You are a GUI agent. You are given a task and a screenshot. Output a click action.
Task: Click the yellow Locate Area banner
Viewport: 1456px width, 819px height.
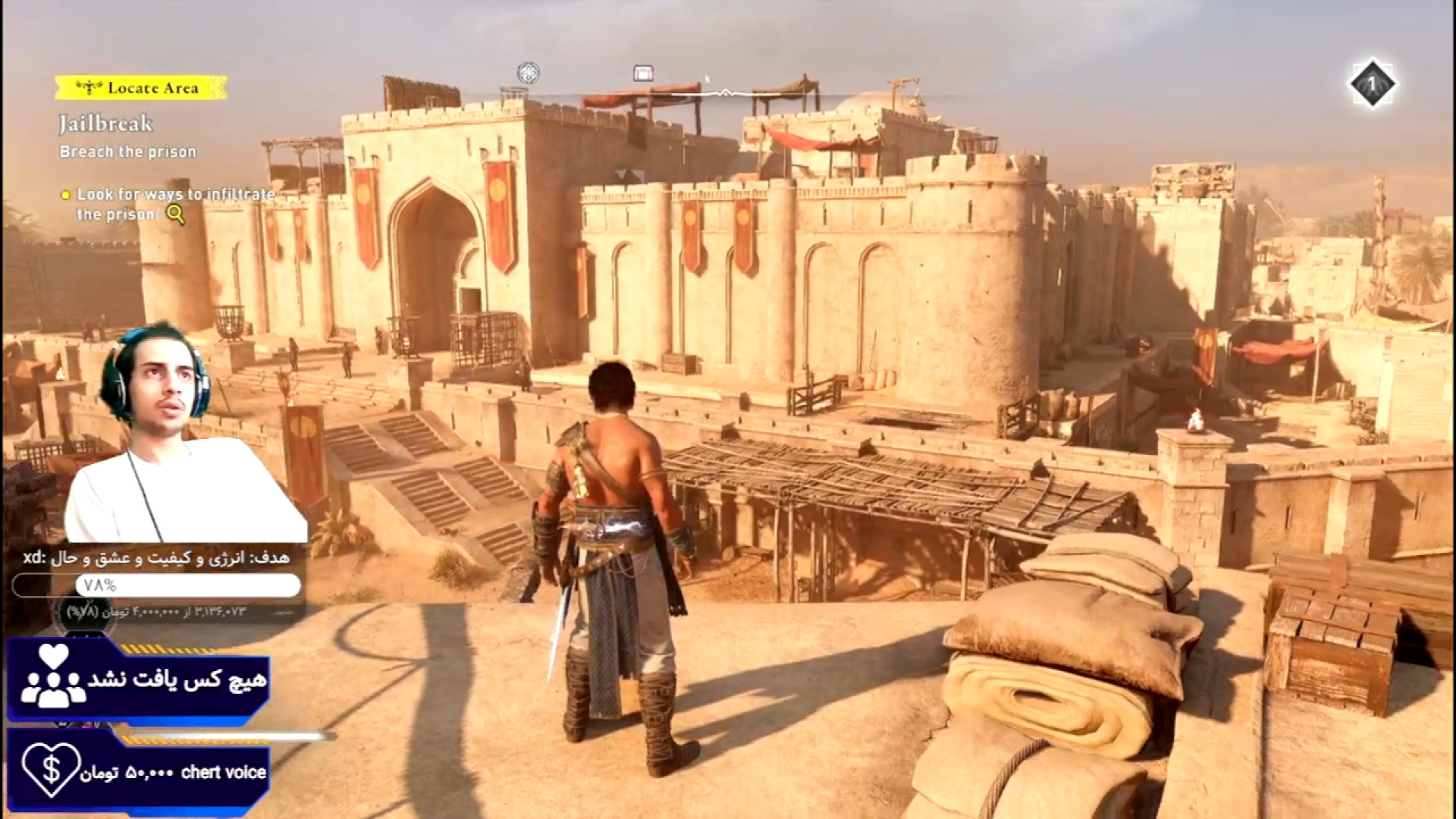[x=142, y=88]
